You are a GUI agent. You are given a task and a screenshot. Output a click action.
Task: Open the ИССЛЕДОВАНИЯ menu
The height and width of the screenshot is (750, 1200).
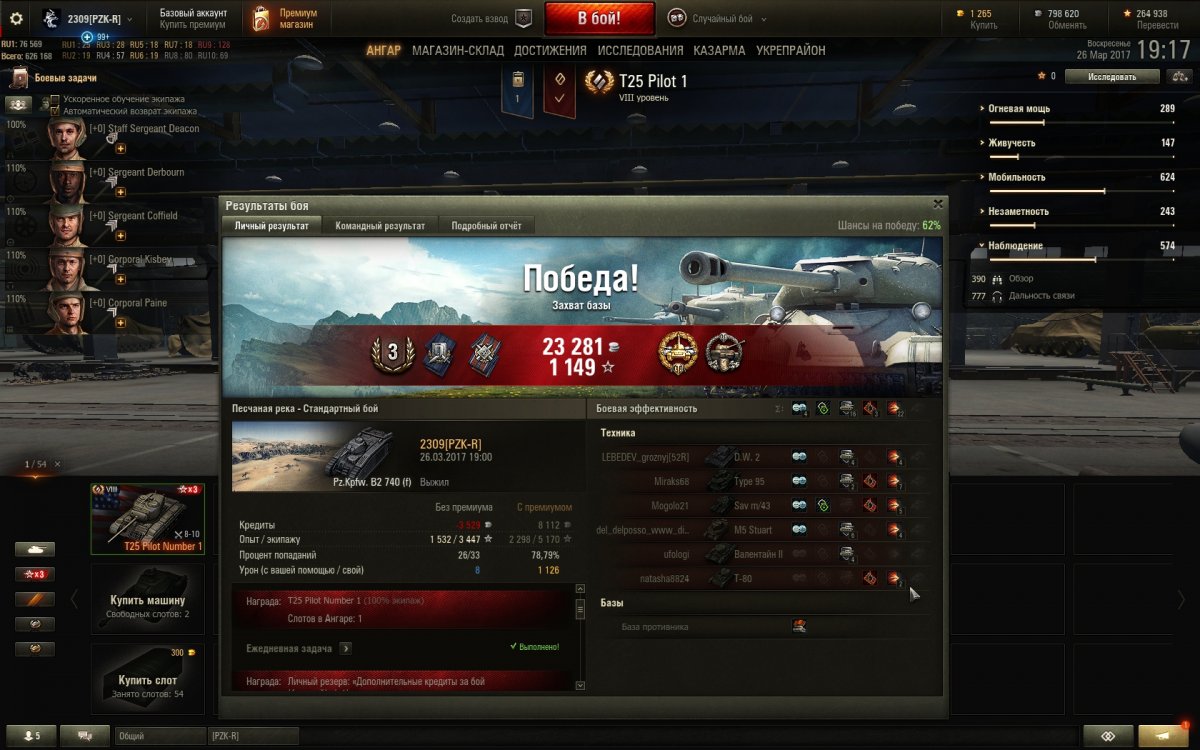tap(640, 50)
